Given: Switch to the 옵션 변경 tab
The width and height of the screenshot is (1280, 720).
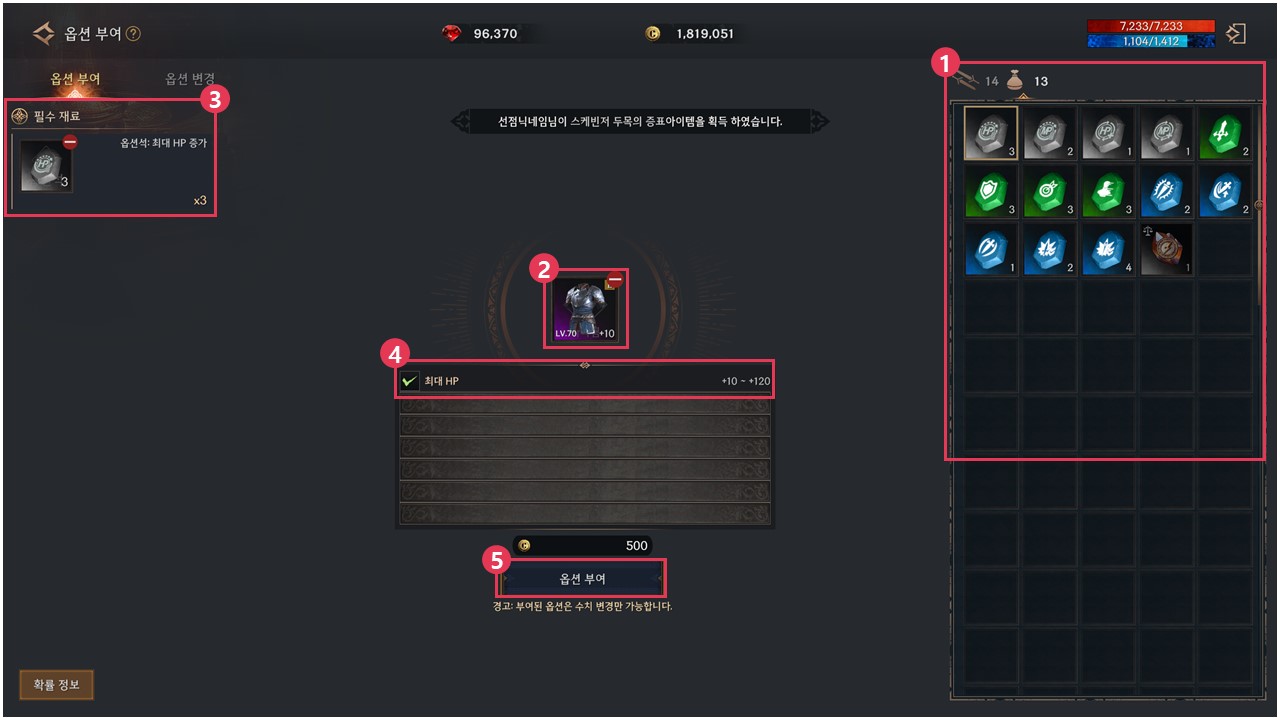Looking at the screenshot, I should pyautogui.click(x=190, y=79).
